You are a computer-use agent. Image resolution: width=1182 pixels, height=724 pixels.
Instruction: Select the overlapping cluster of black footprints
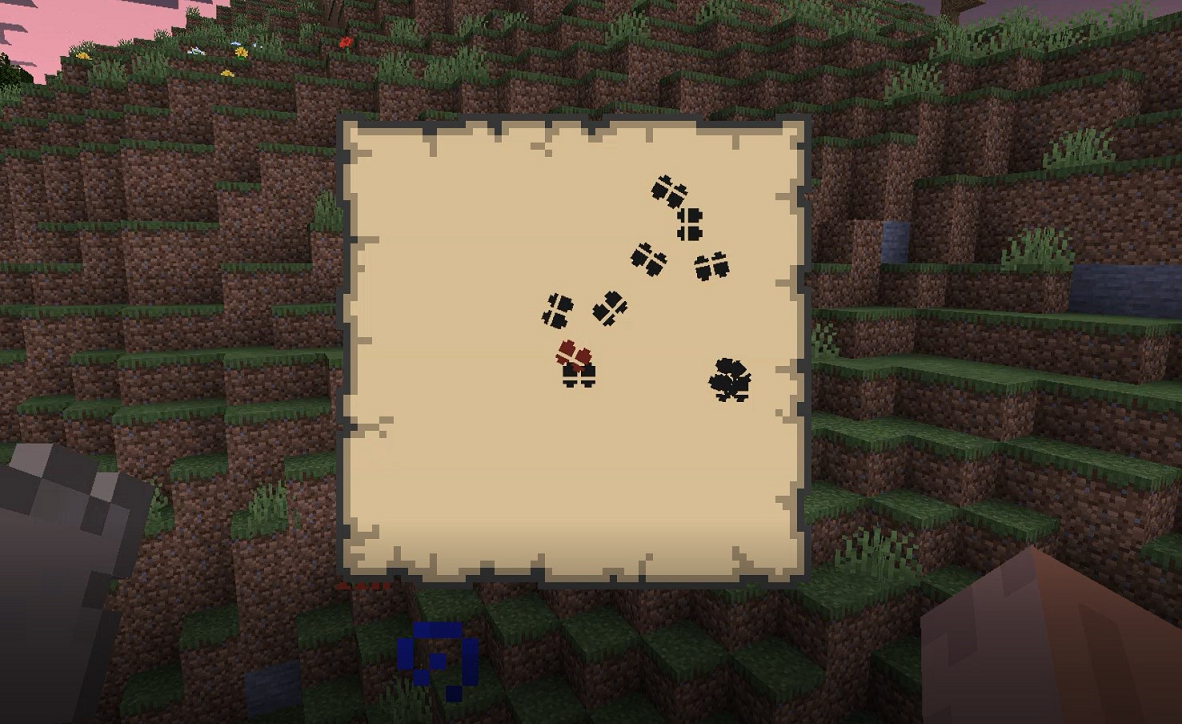click(x=730, y=379)
